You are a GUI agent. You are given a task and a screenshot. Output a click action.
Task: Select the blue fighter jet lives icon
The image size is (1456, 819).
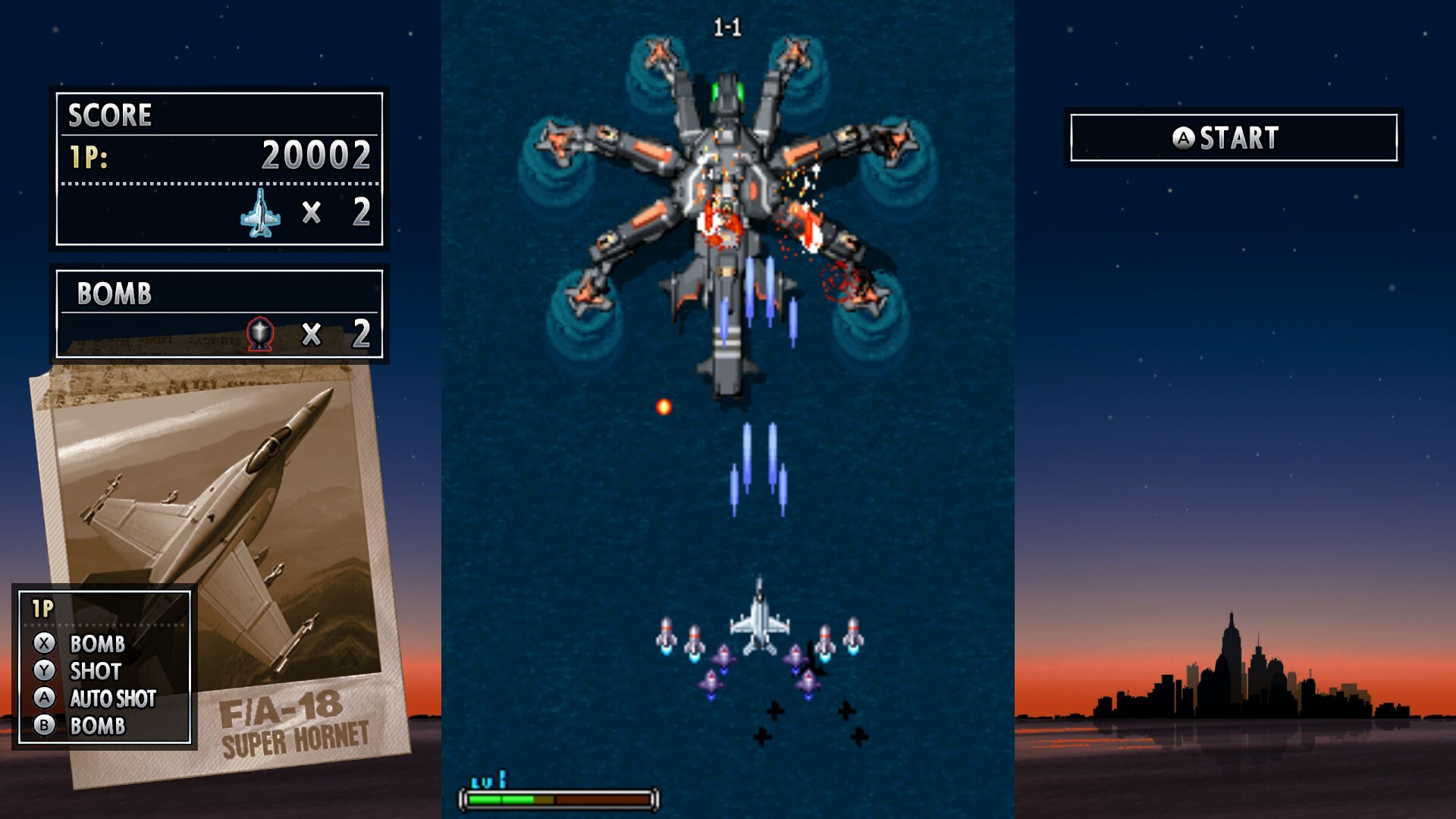pyautogui.click(x=262, y=213)
